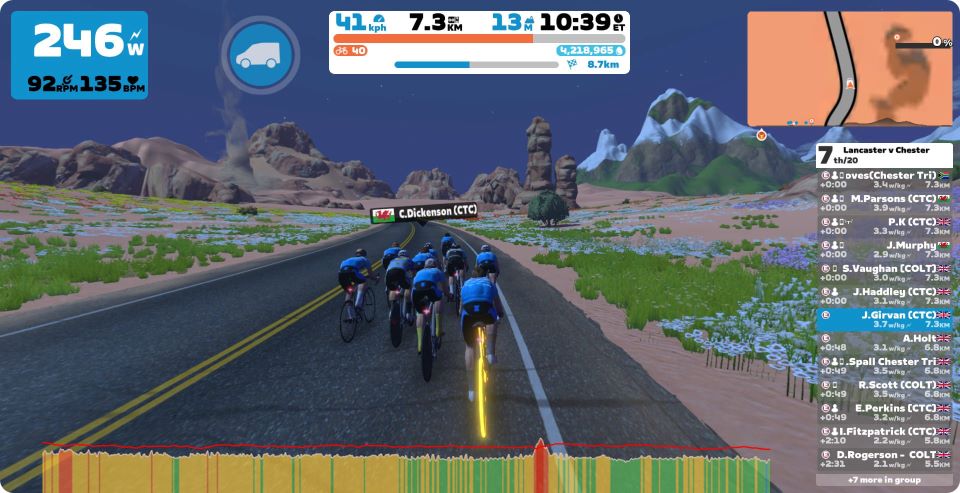Activate the van draft power-up

pyautogui.click(x=260, y=55)
